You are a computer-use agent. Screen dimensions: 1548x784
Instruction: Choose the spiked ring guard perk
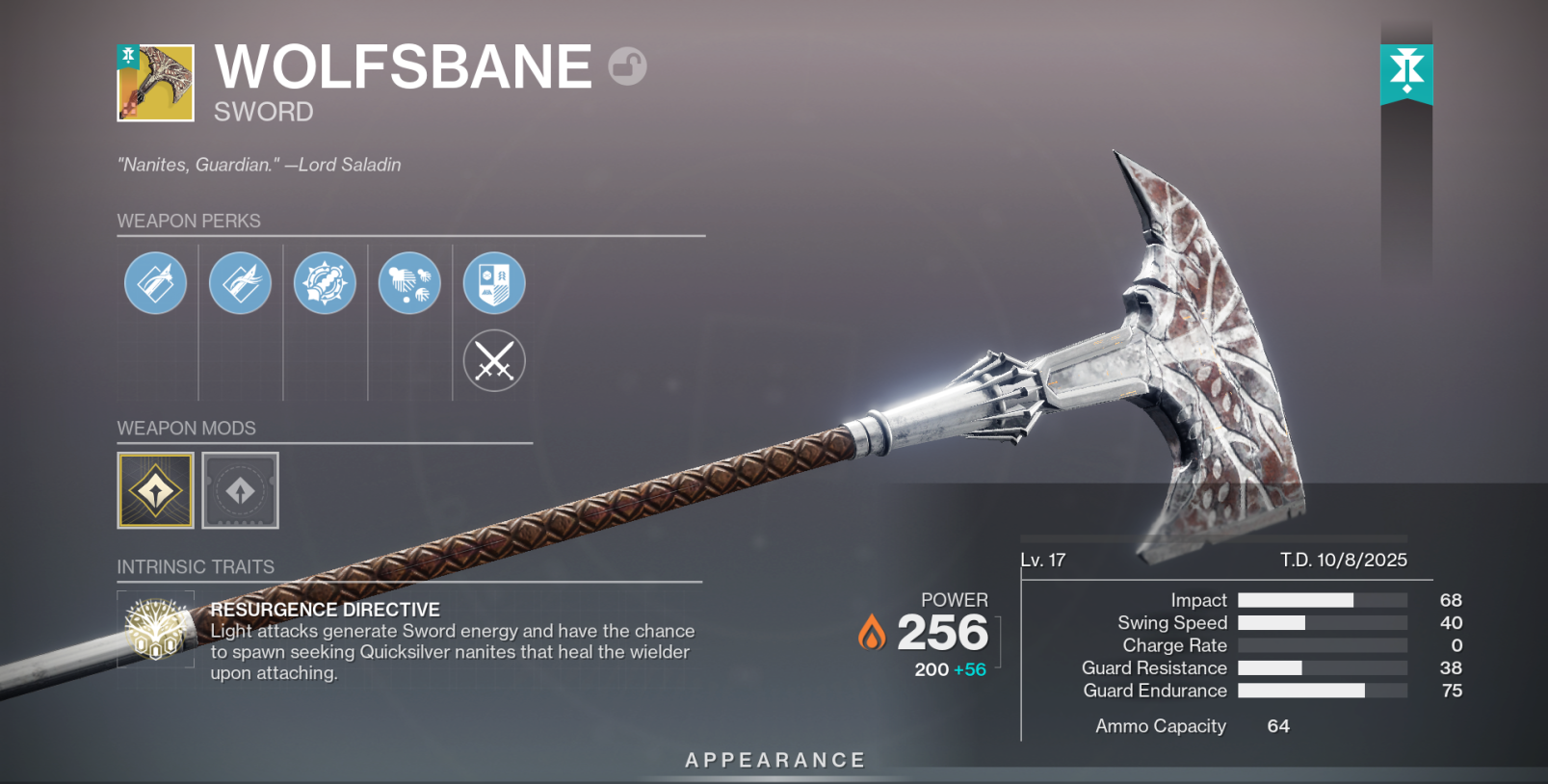[325, 283]
